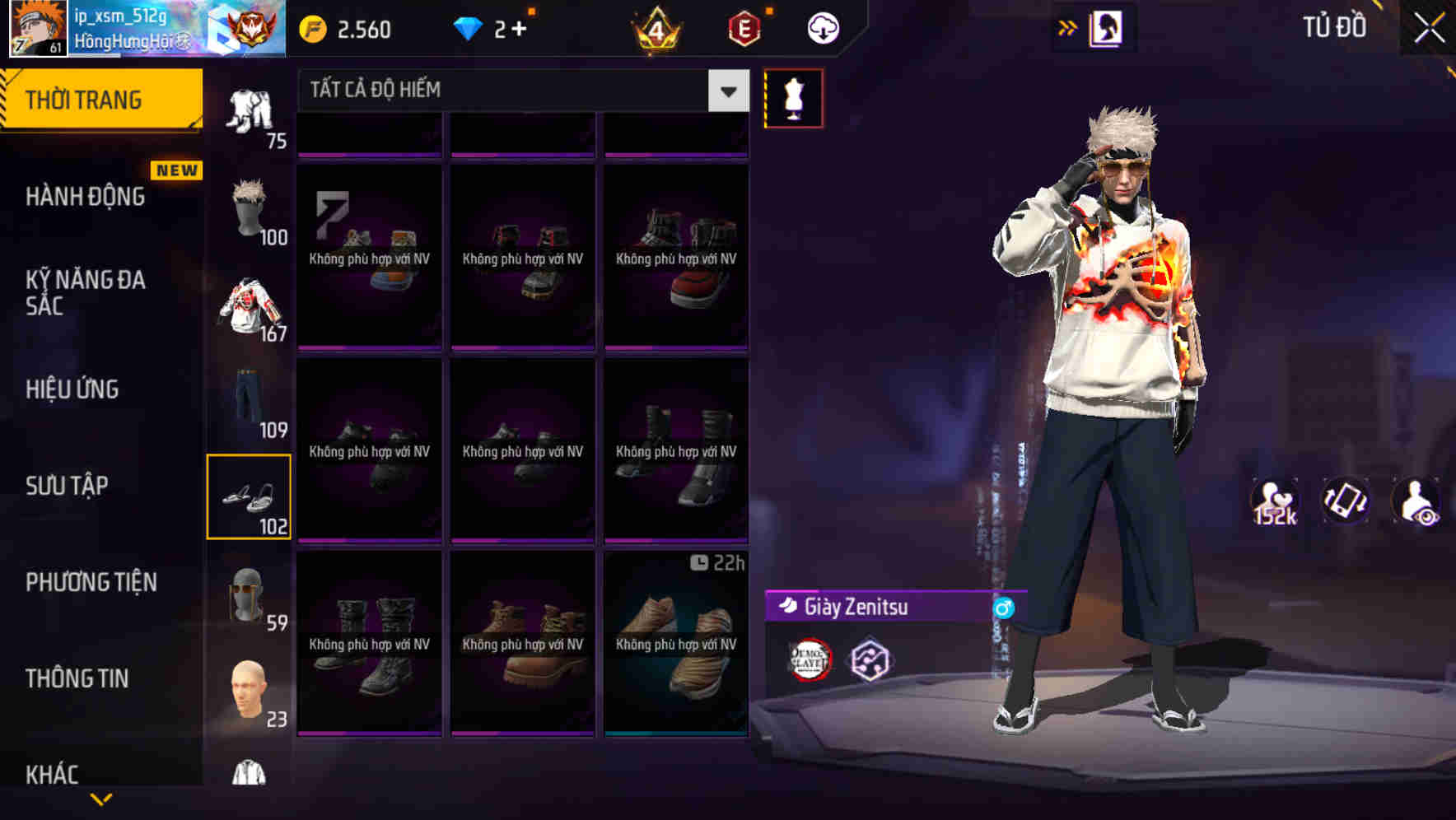The image size is (1456, 820).
Task: Click the cloud download icon in top bar
Action: (823, 27)
